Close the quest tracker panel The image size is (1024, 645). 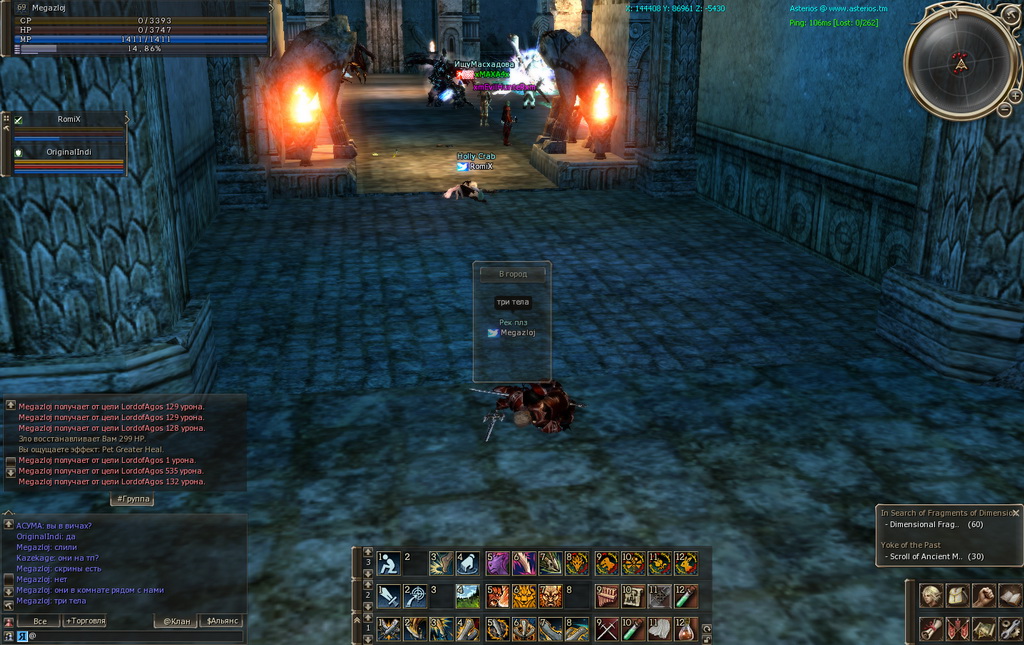pyautogui.click(x=1015, y=512)
